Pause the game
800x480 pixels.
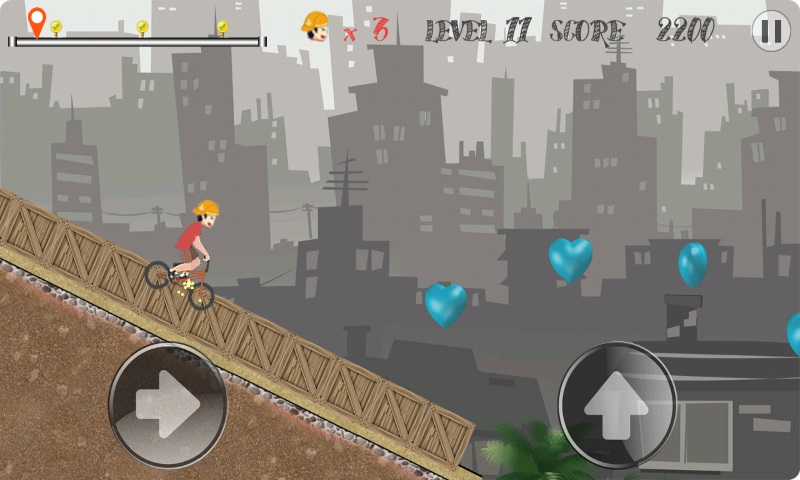(x=770, y=31)
